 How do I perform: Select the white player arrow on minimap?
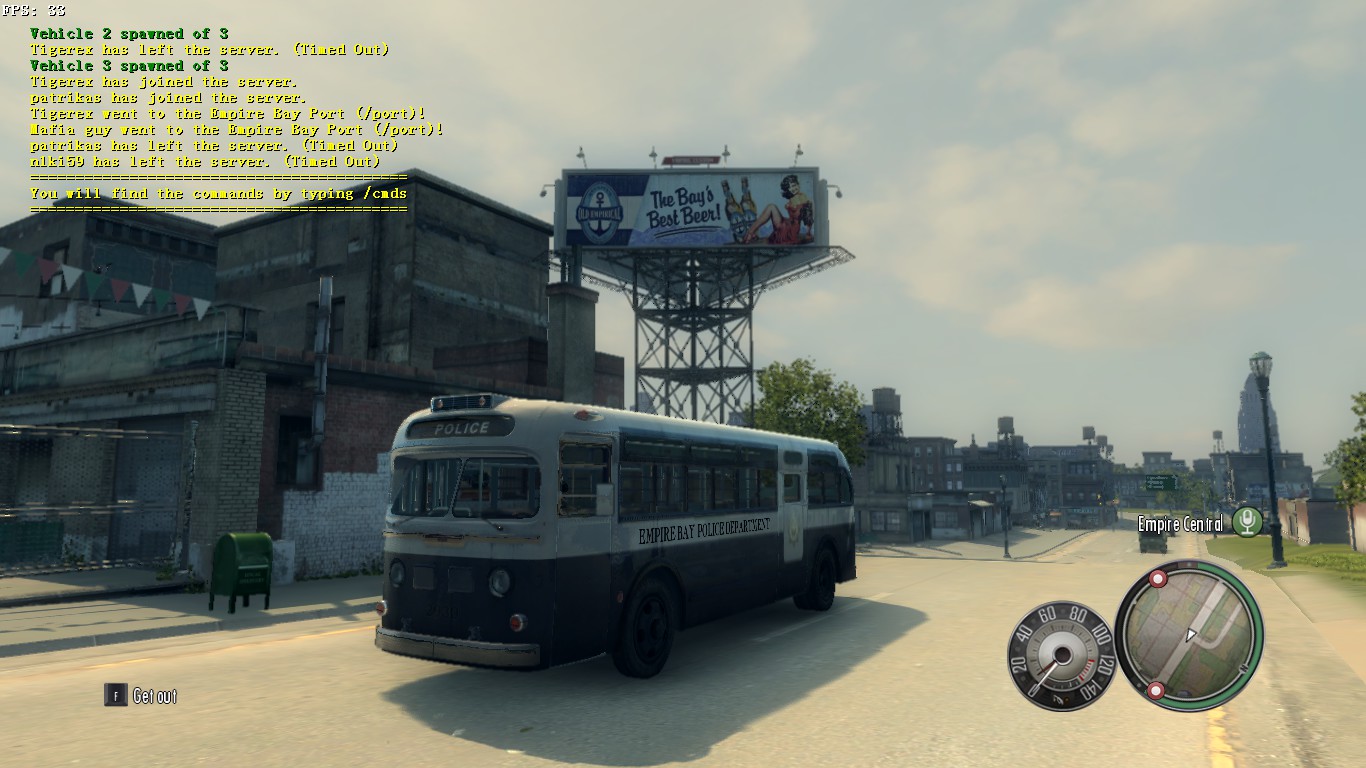[1190, 635]
